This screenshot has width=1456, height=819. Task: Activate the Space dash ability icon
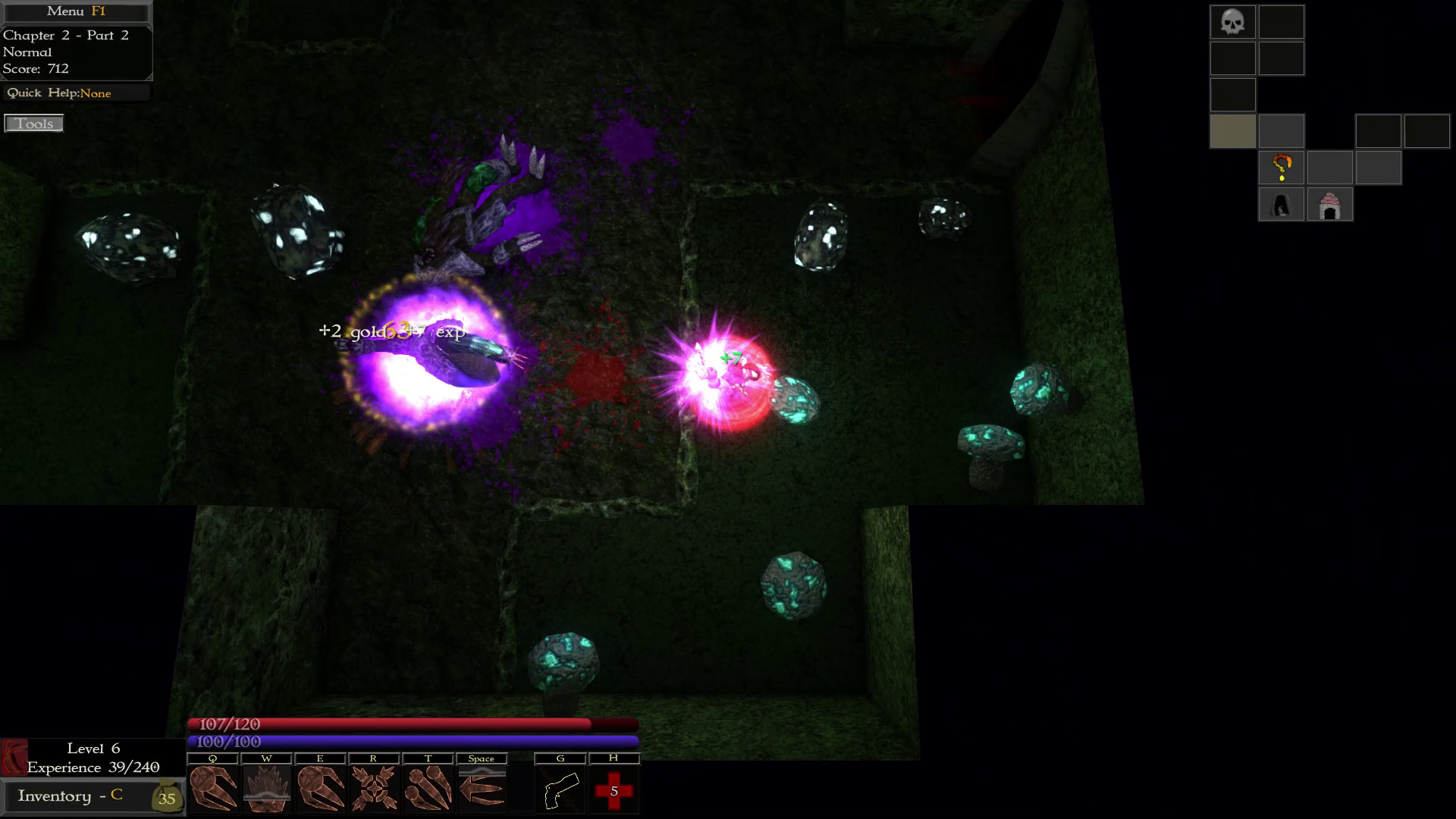(x=482, y=789)
